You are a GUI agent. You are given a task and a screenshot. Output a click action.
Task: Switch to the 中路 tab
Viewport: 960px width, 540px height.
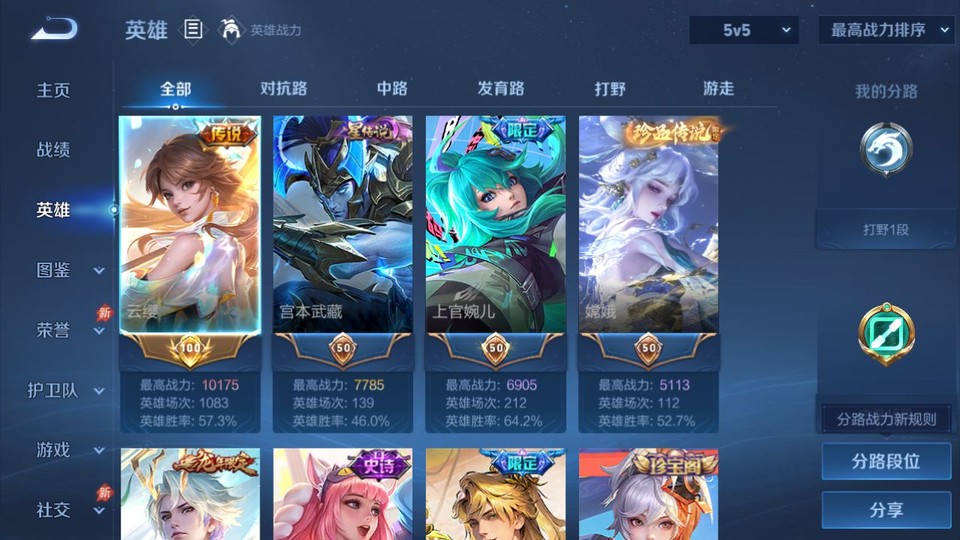coord(392,88)
